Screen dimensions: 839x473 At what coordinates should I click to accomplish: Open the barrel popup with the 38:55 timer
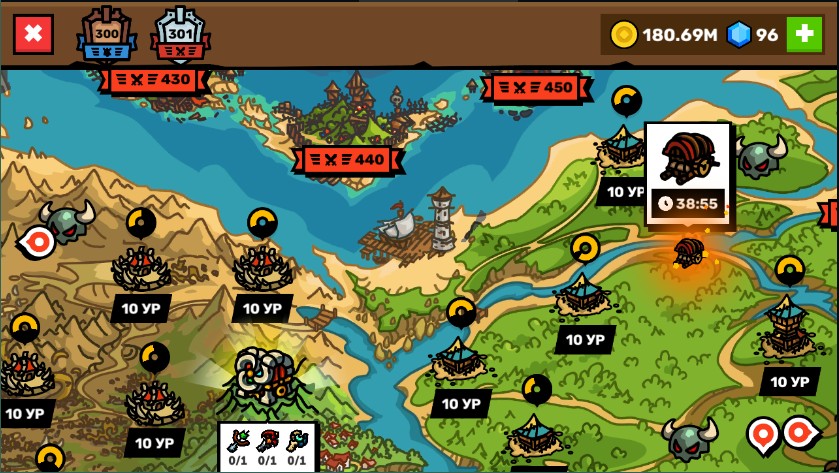688,172
